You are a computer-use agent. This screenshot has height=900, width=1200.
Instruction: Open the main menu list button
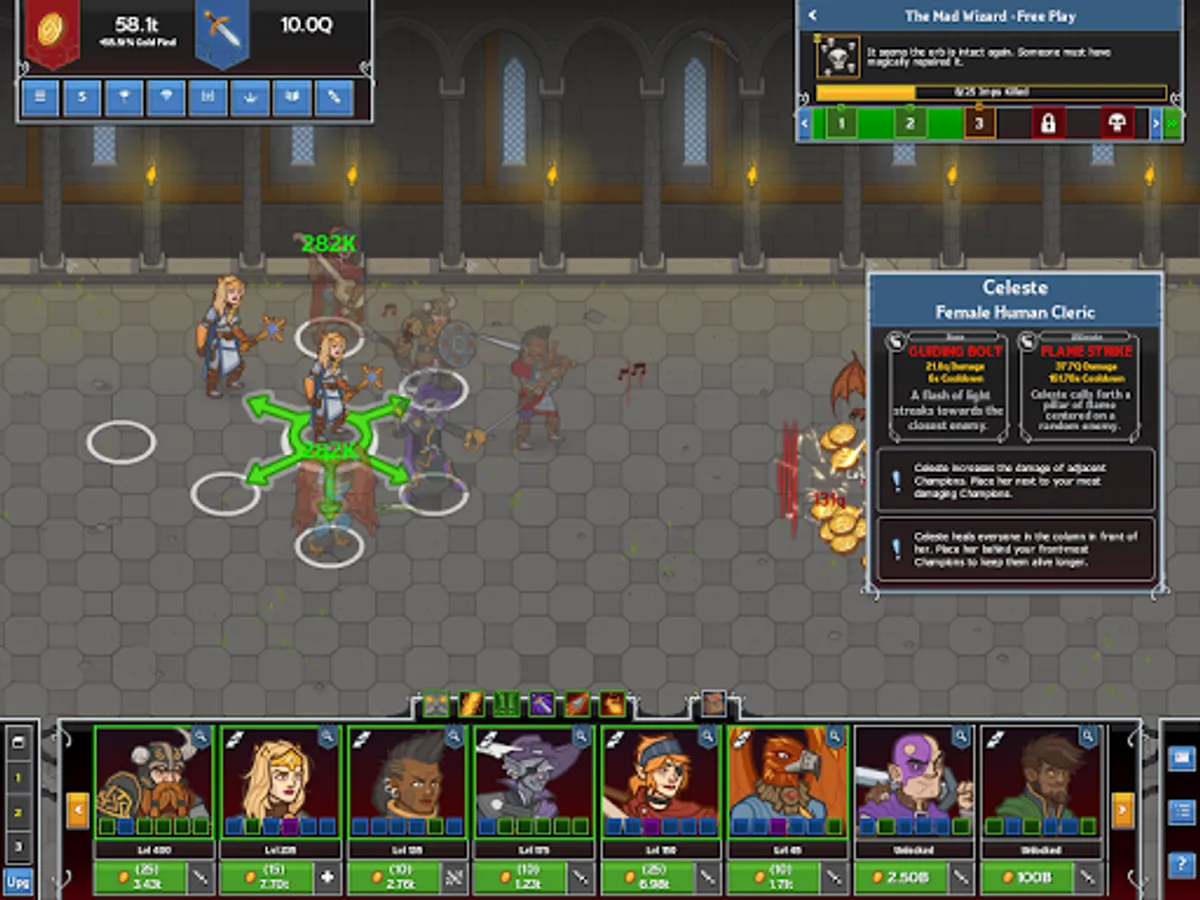(x=40, y=98)
